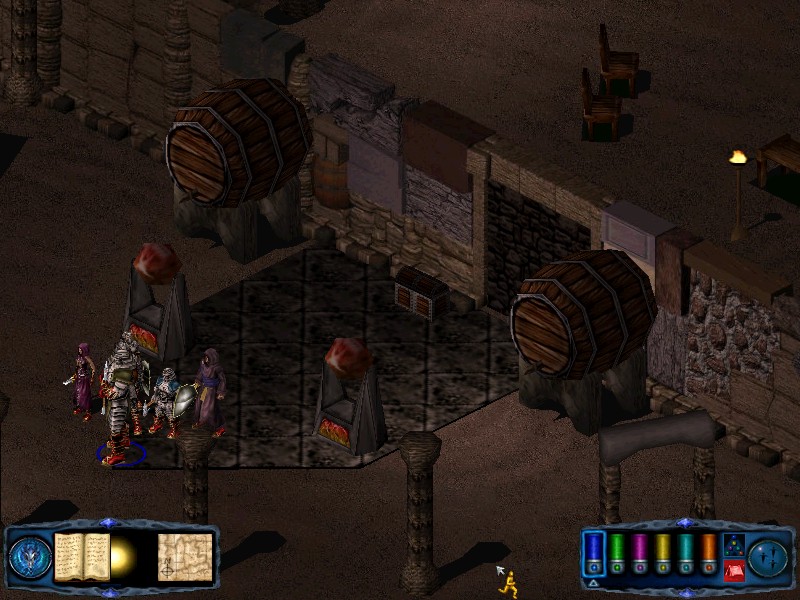
Task: Open the parchment area map
Action: [x=186, y=557]
